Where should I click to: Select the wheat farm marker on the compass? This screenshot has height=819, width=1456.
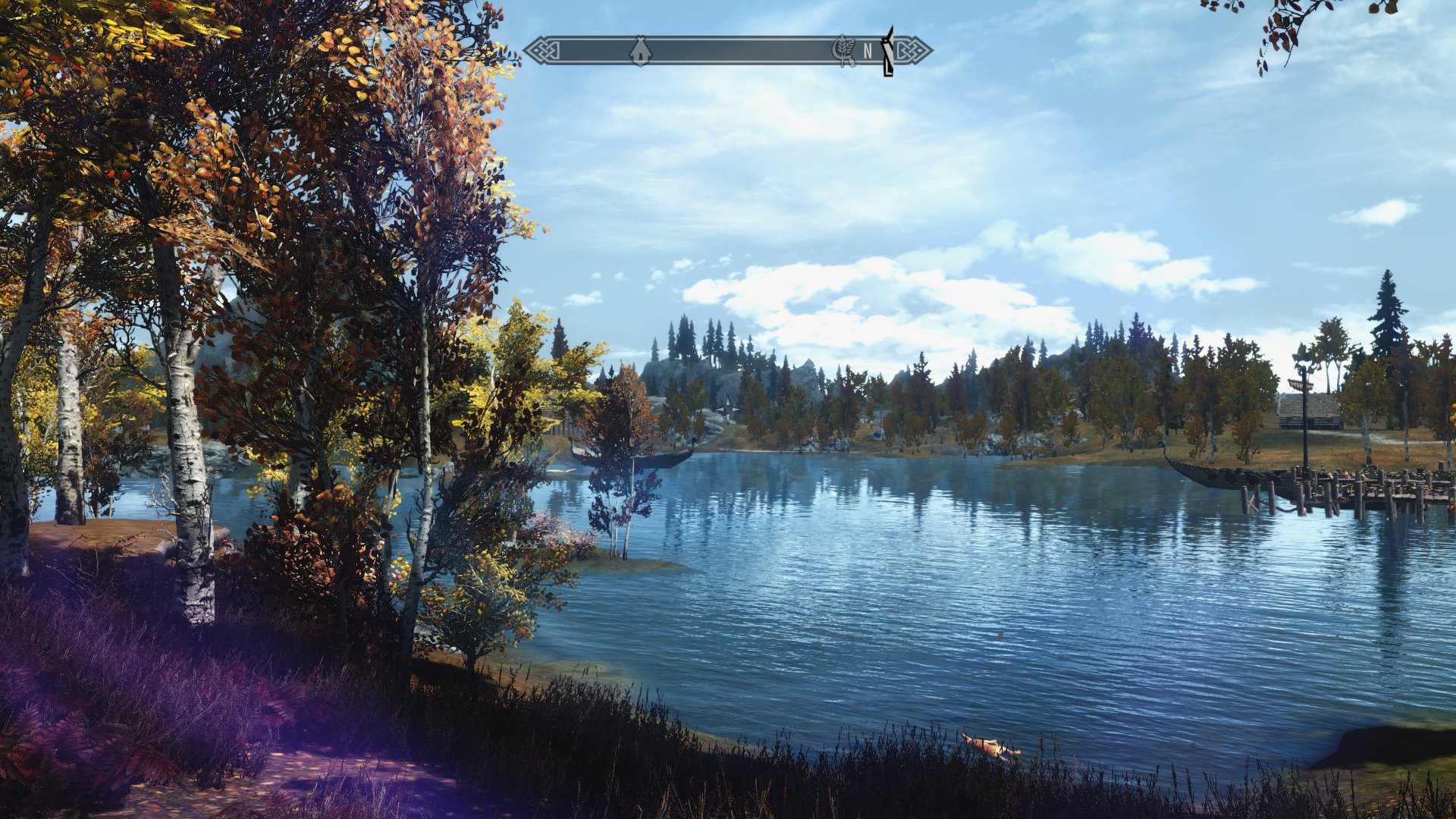[843, 51]
